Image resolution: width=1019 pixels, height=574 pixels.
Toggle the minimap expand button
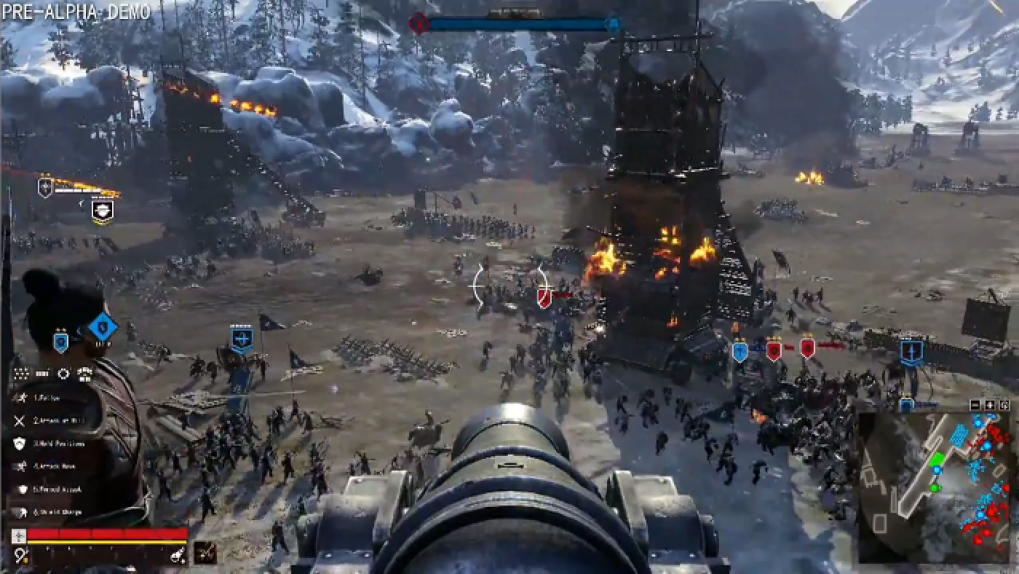point(1004,405)
